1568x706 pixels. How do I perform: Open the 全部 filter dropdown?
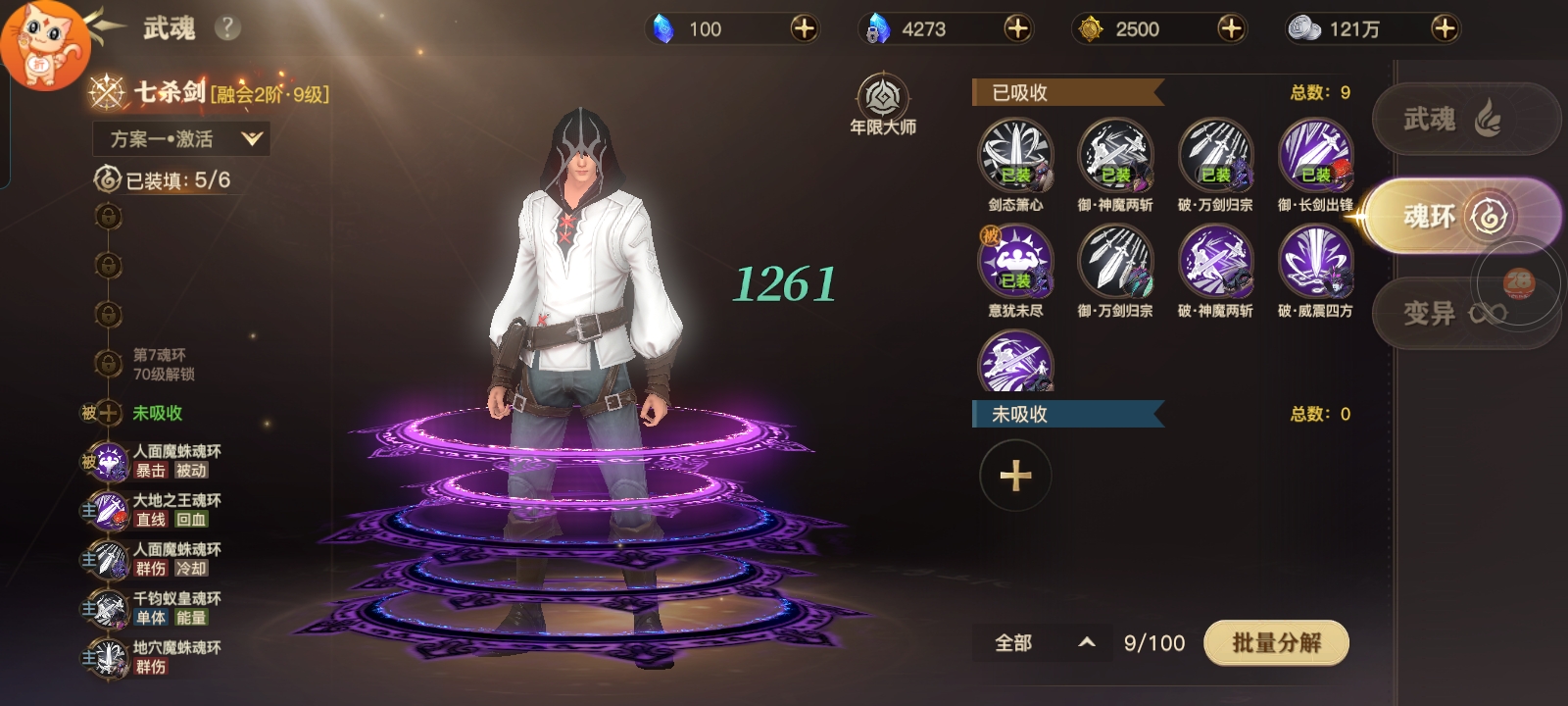[x=1043, y=643]
